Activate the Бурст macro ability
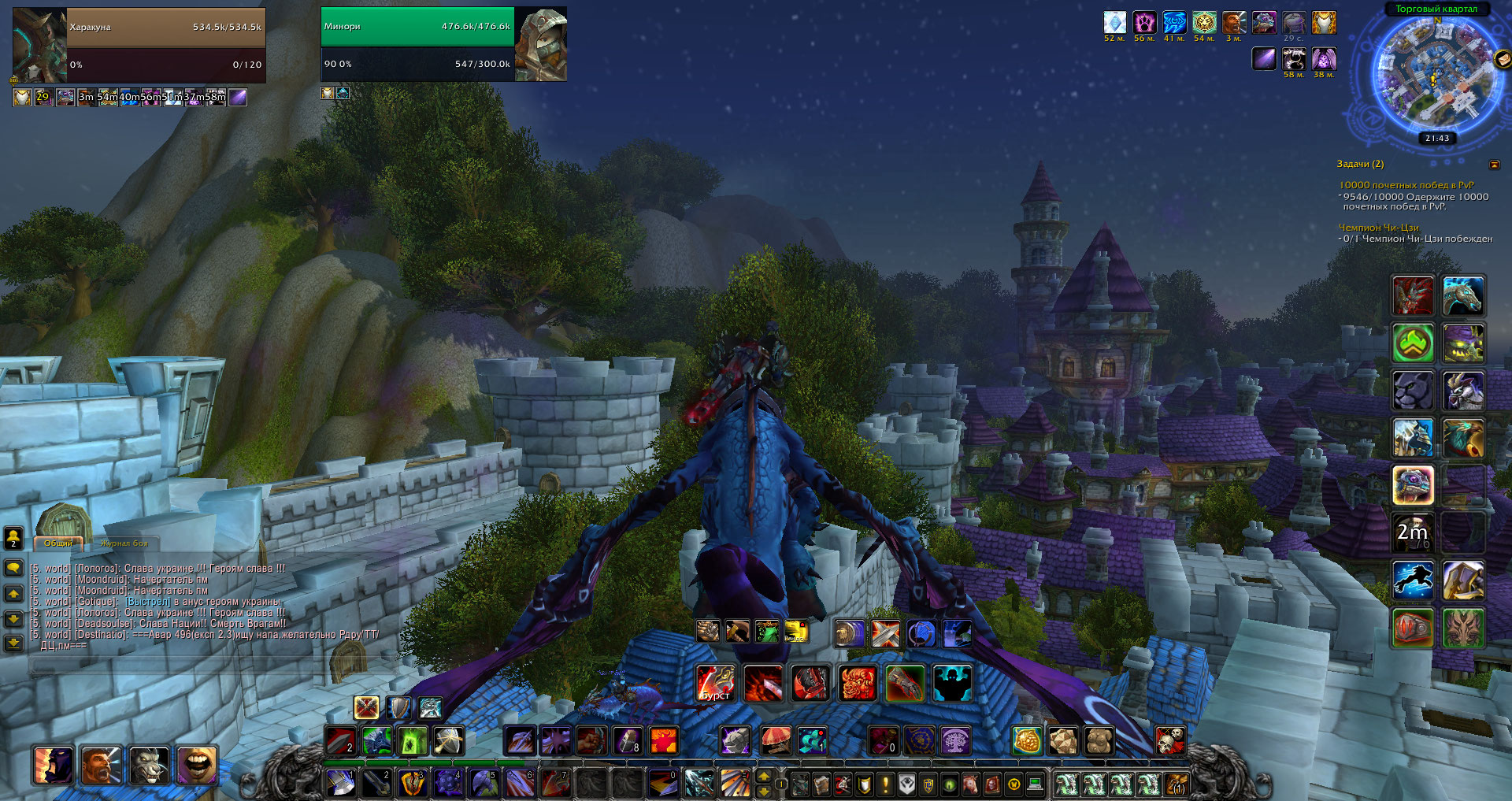This screenshot has height=801, width=1512. [x=716, y=683]
